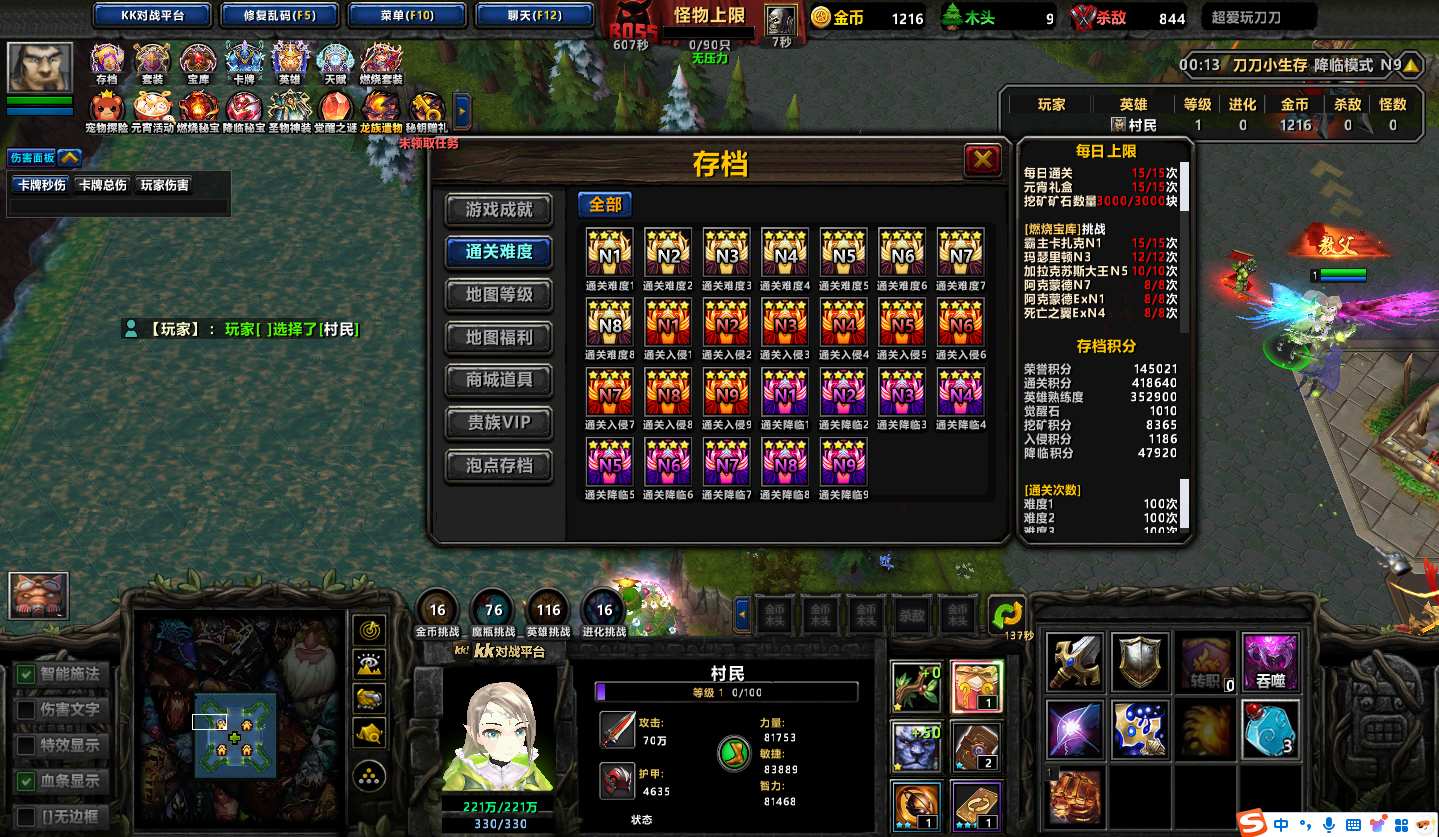Open the 游戏成就 achievements section
This screenshot has width=1439, height=837.
[499, 210]
